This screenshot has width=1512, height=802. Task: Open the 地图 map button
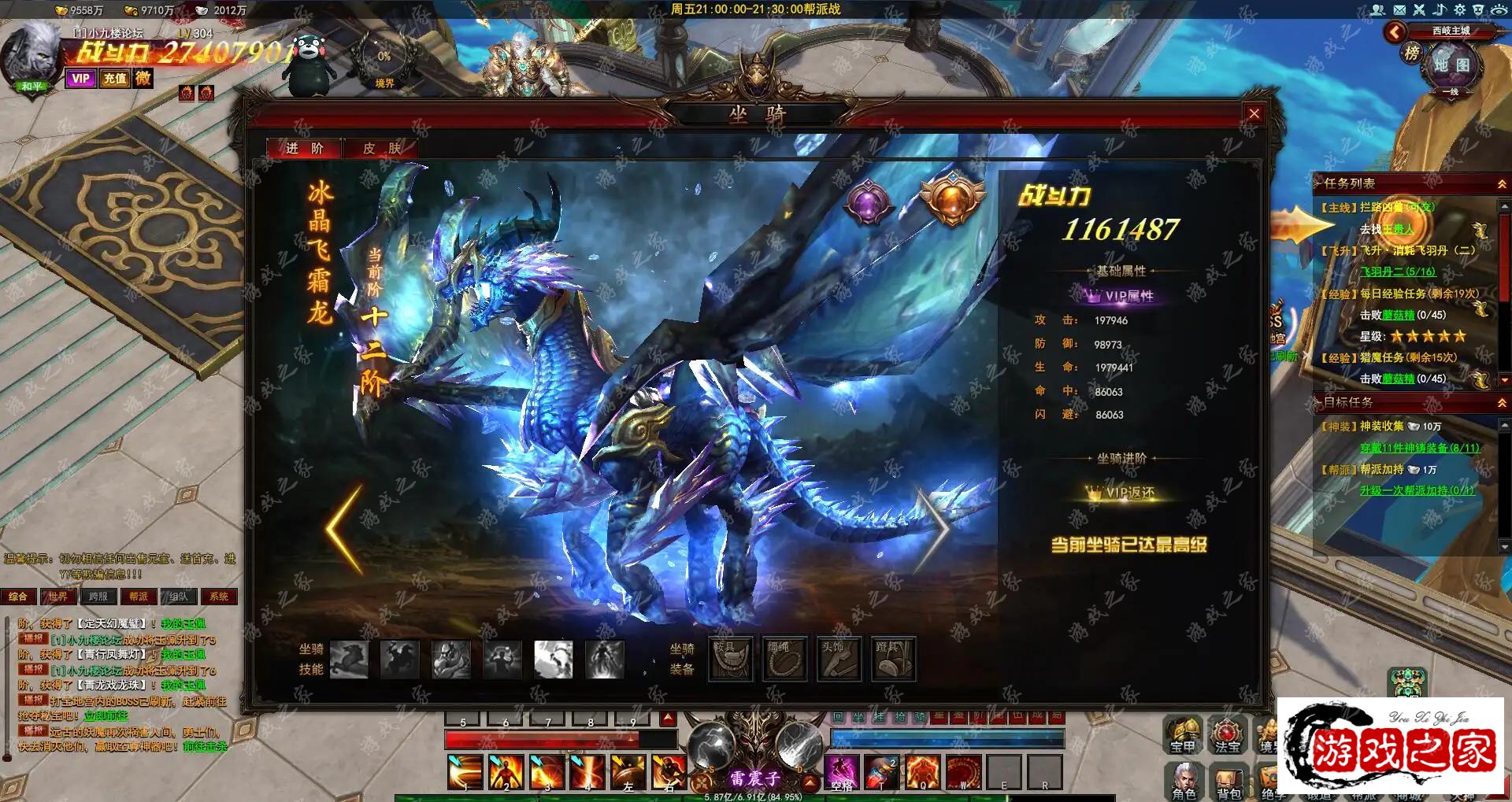[x=1451, y=66]
